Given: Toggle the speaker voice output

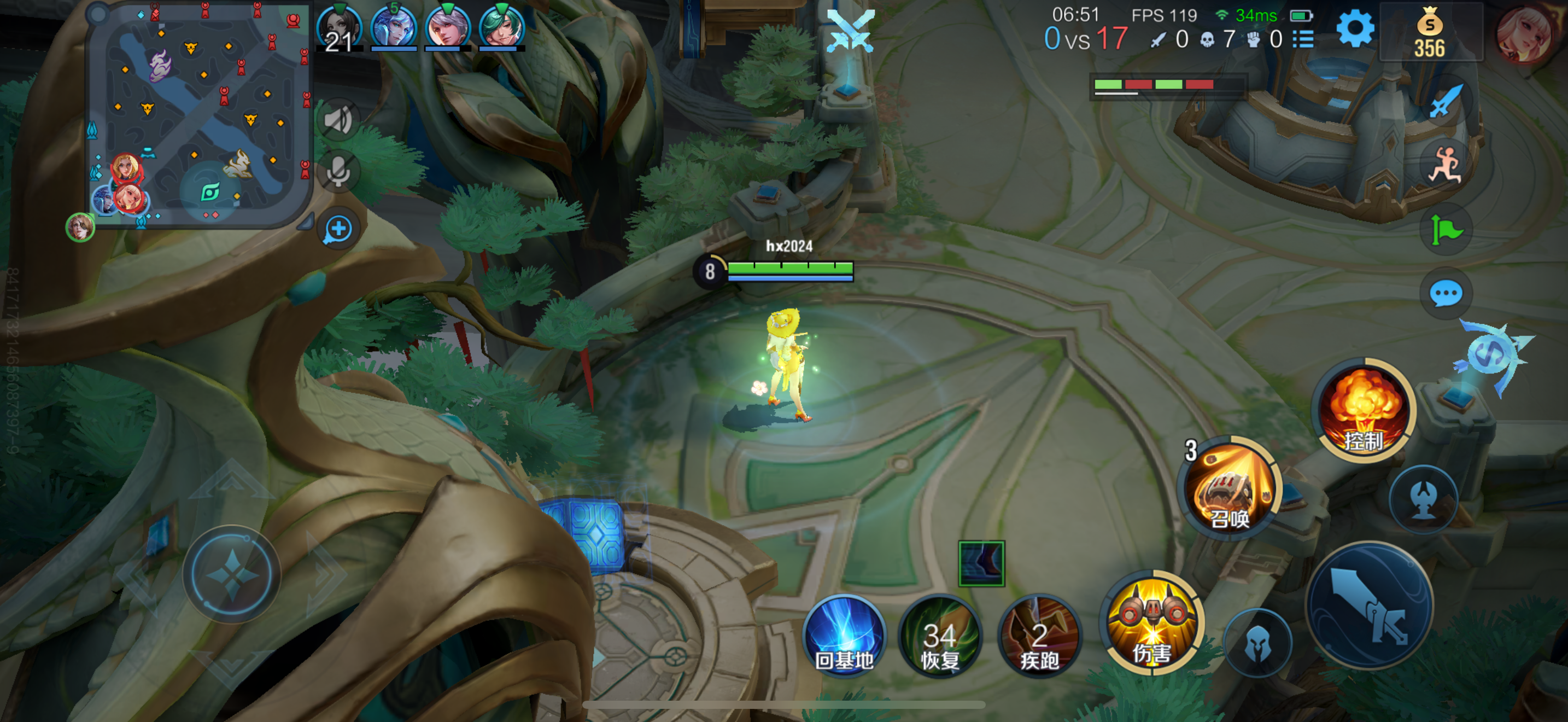Looking at the screenshot, I should click(x=338, y=120).
